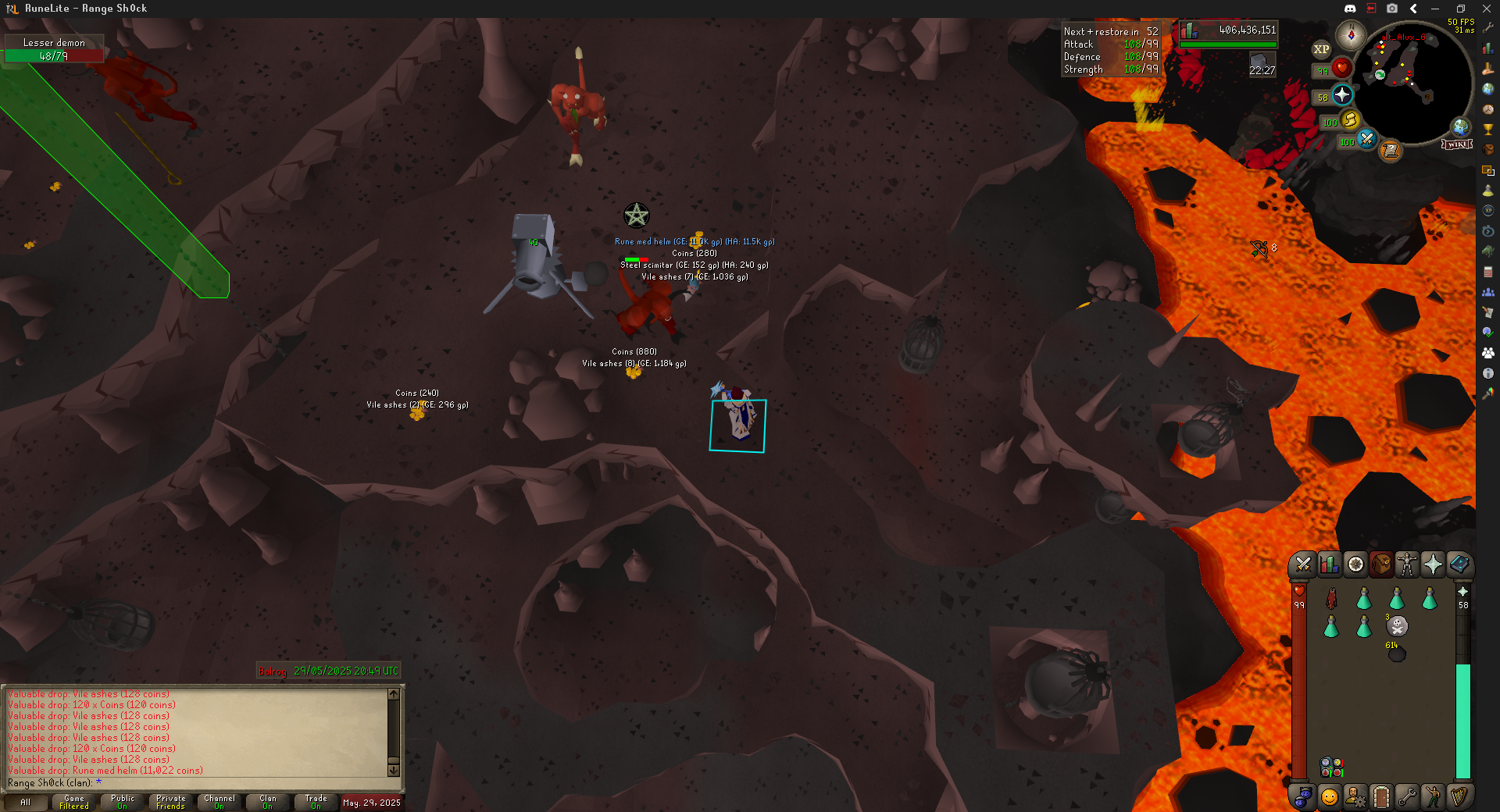The width and height of the screenshot is (1500, 812).
Task: Click the compass to face north
Action: [x=1350, y=35]
